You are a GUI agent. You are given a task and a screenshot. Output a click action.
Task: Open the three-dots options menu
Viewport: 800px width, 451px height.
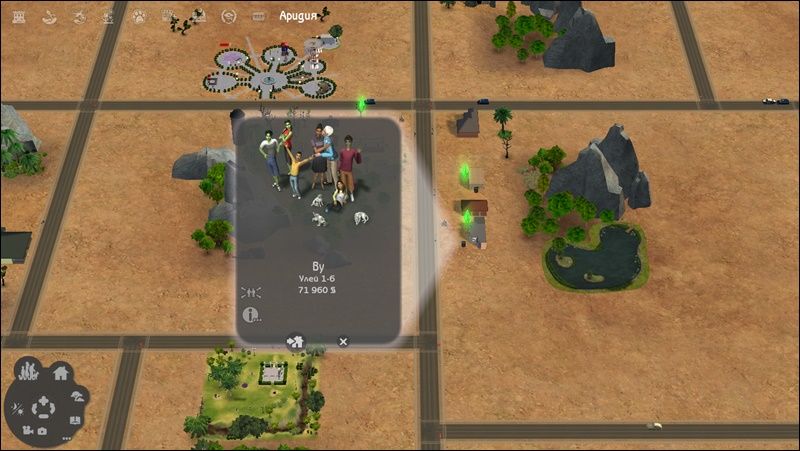[x=68, y=437]
